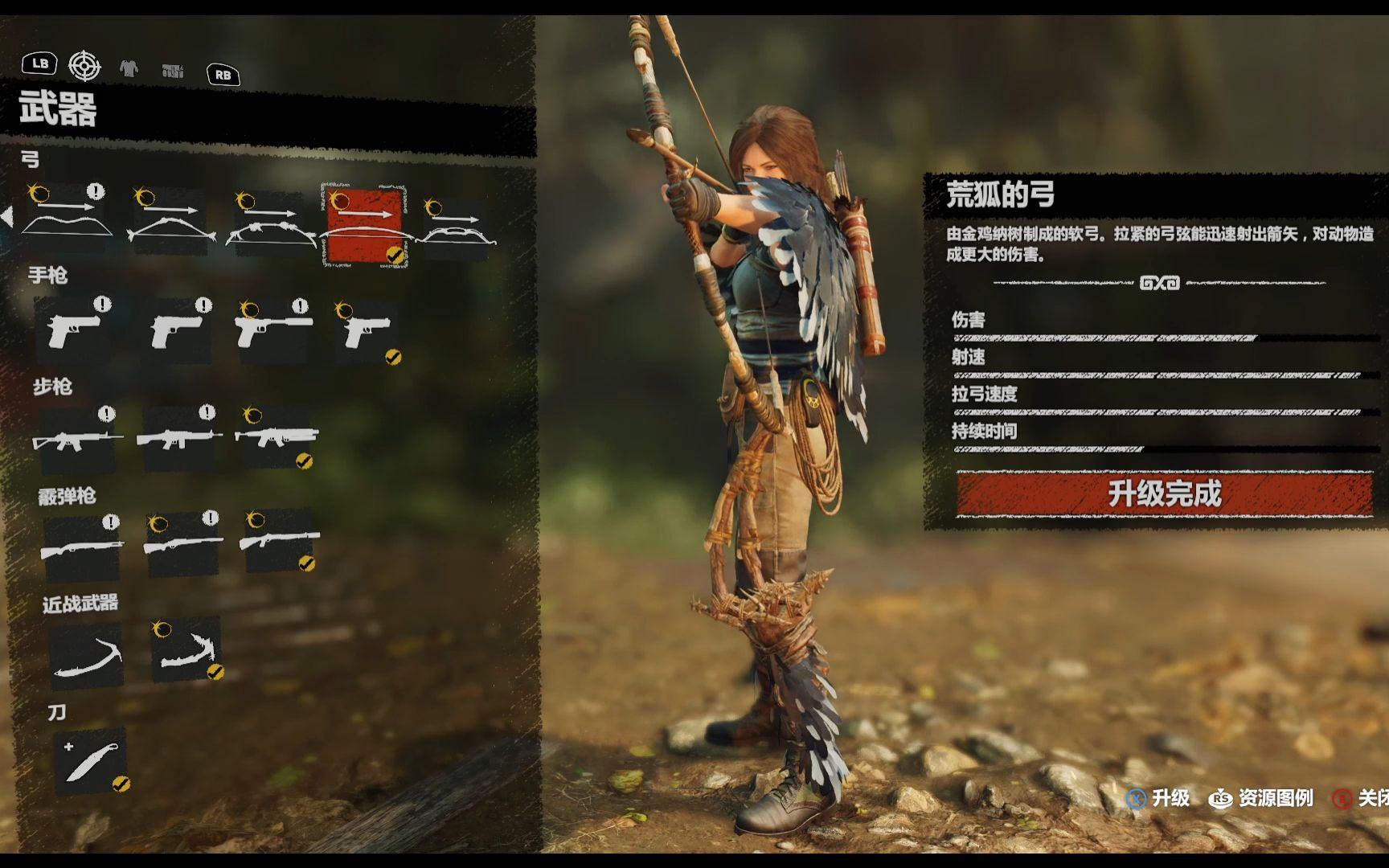
Task: Click the red 升级完成 button
Action: [1164, 493]
